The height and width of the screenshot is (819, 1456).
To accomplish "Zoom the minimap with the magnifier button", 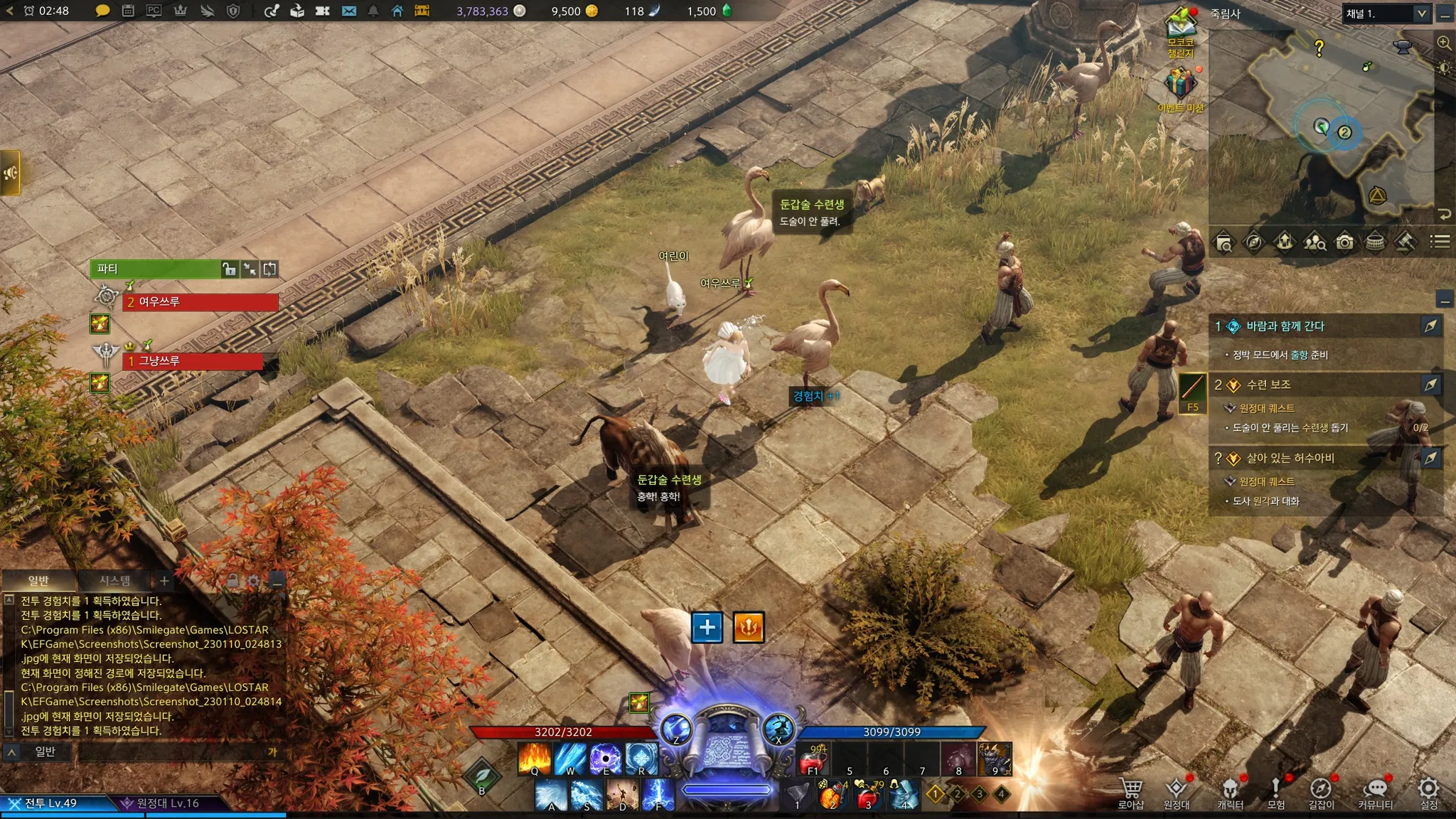I will (x=1444, y=43).
